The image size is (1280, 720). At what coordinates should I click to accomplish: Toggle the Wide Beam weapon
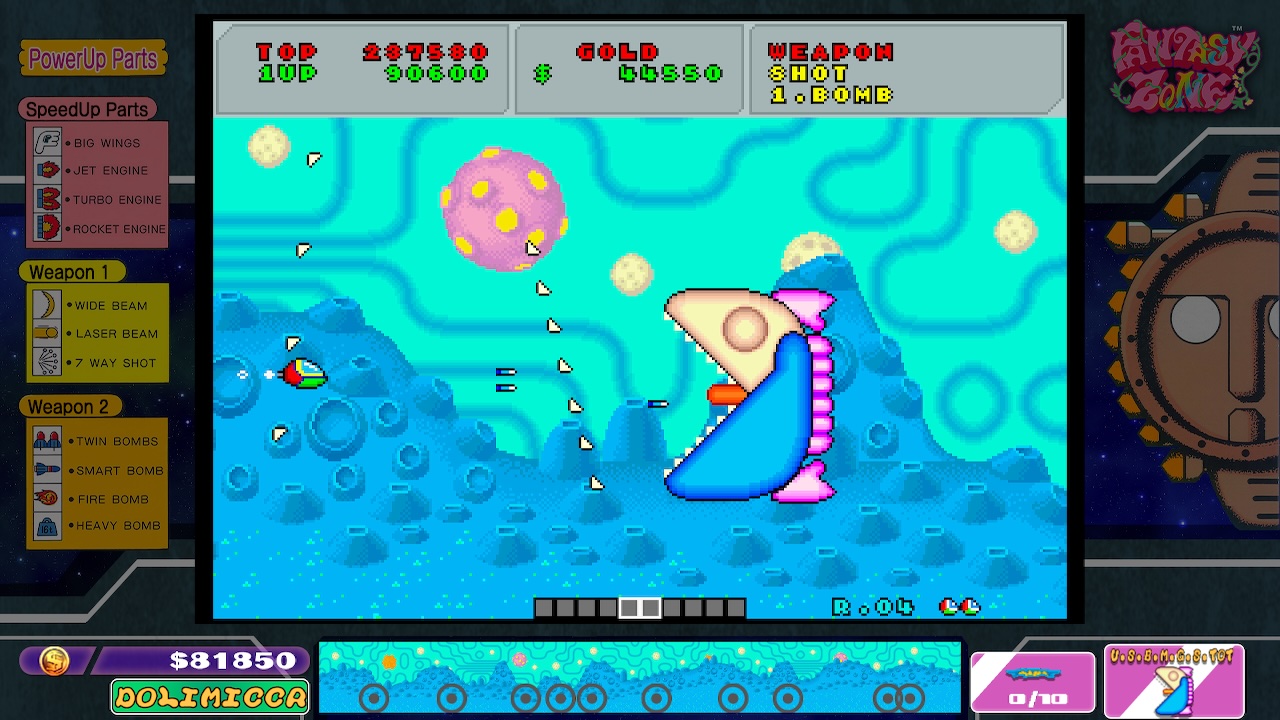(x=48, y=305)
